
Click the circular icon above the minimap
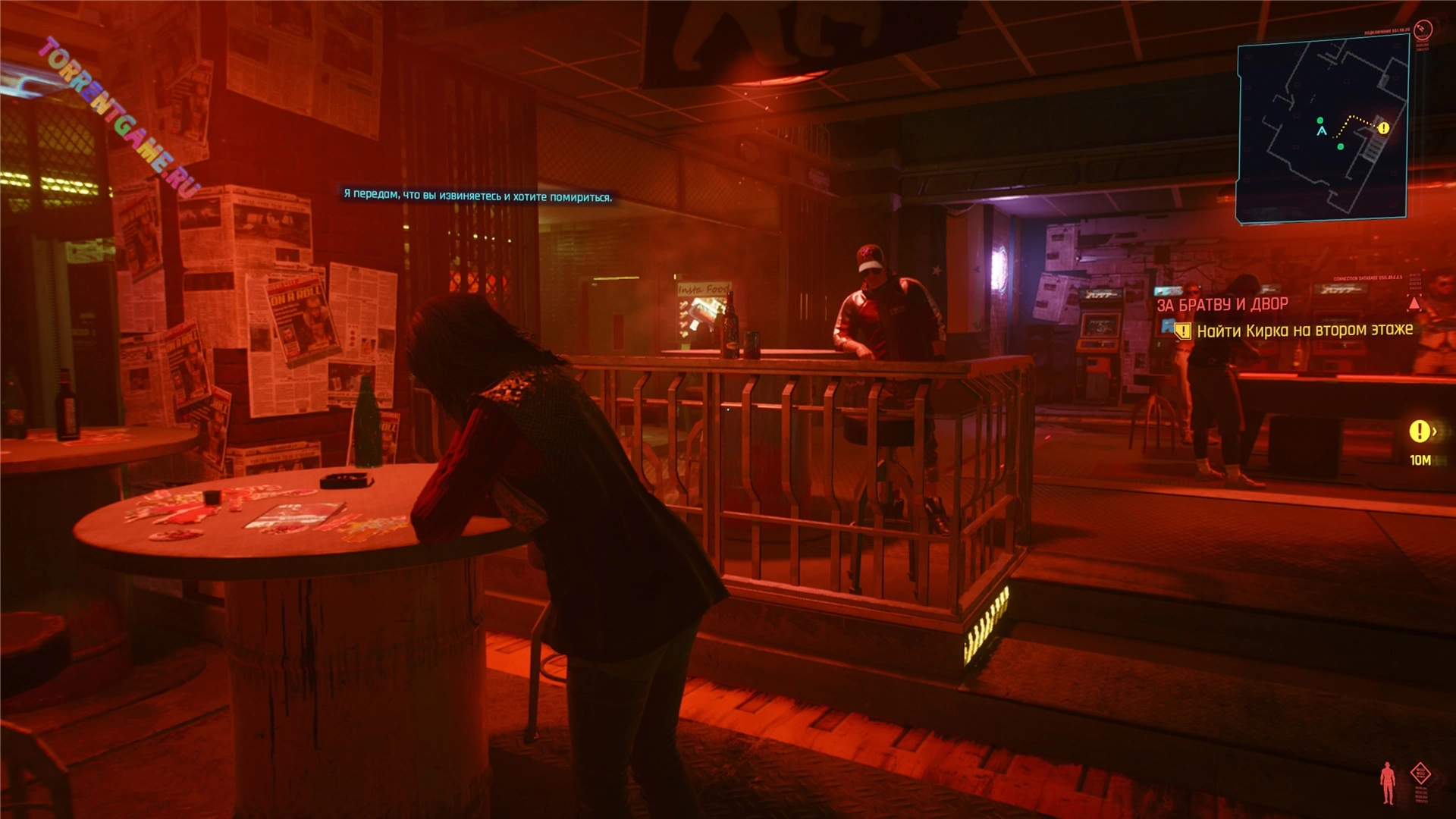point(1423,30)
